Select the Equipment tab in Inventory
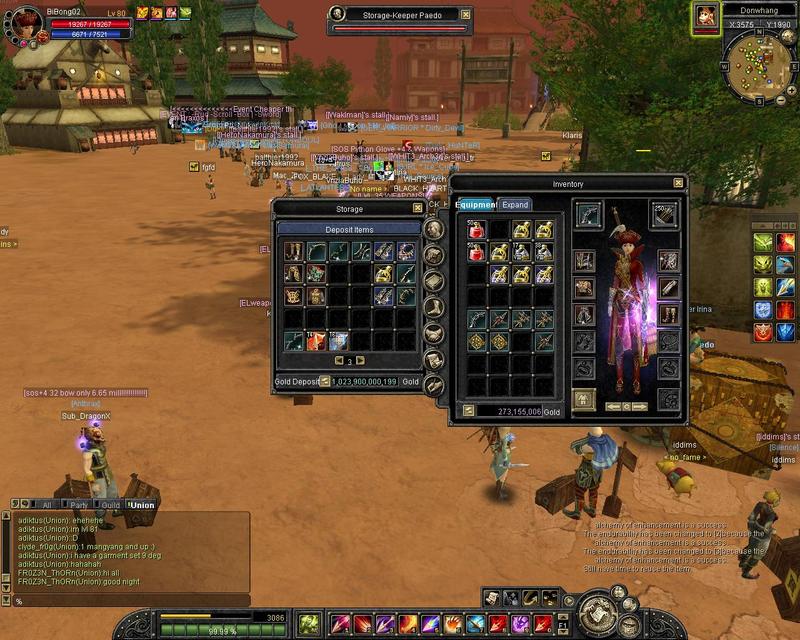 476,204
